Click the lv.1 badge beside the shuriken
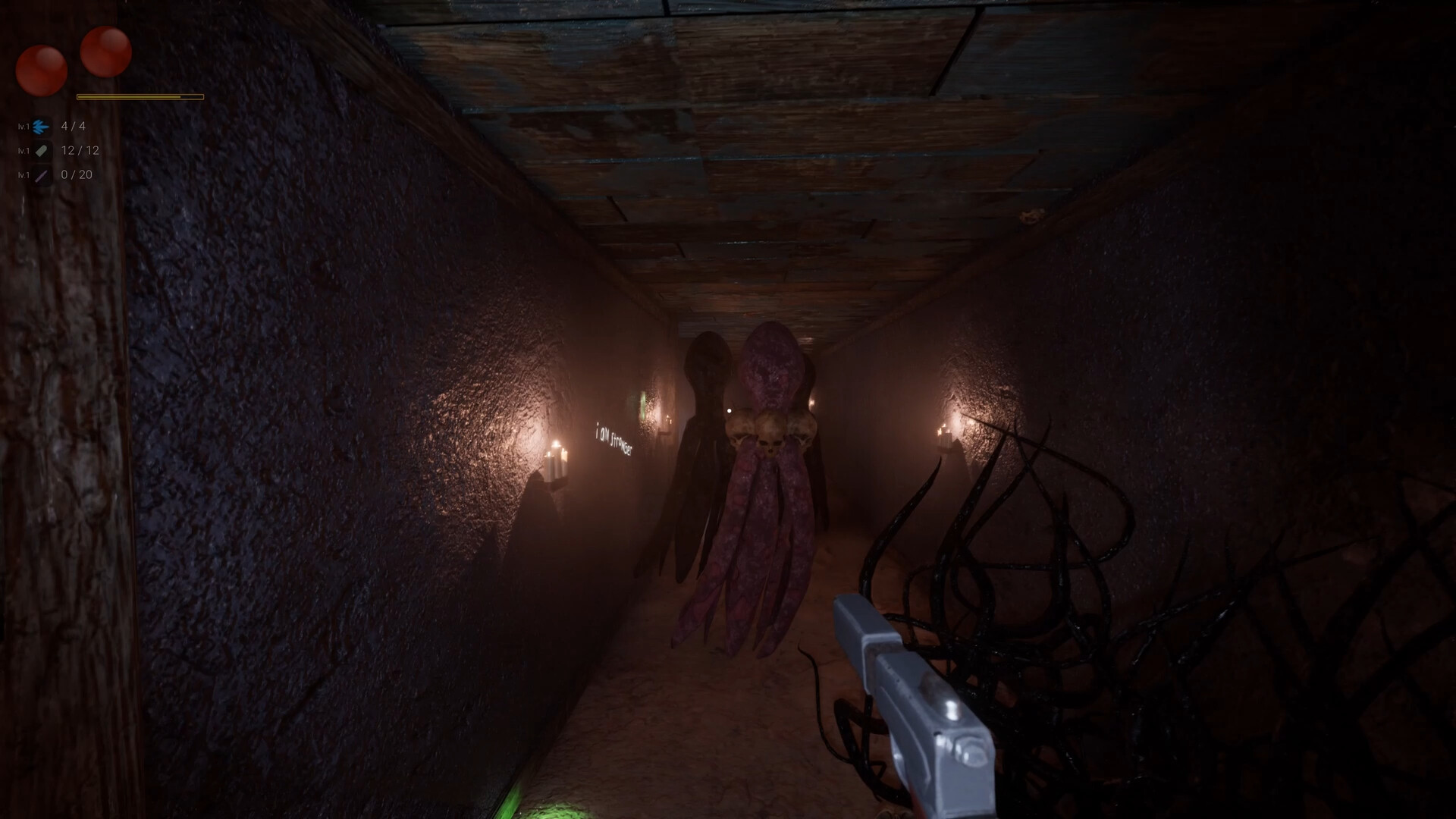The width and height of the screenshot is (1456, 819). click(24, 126)
